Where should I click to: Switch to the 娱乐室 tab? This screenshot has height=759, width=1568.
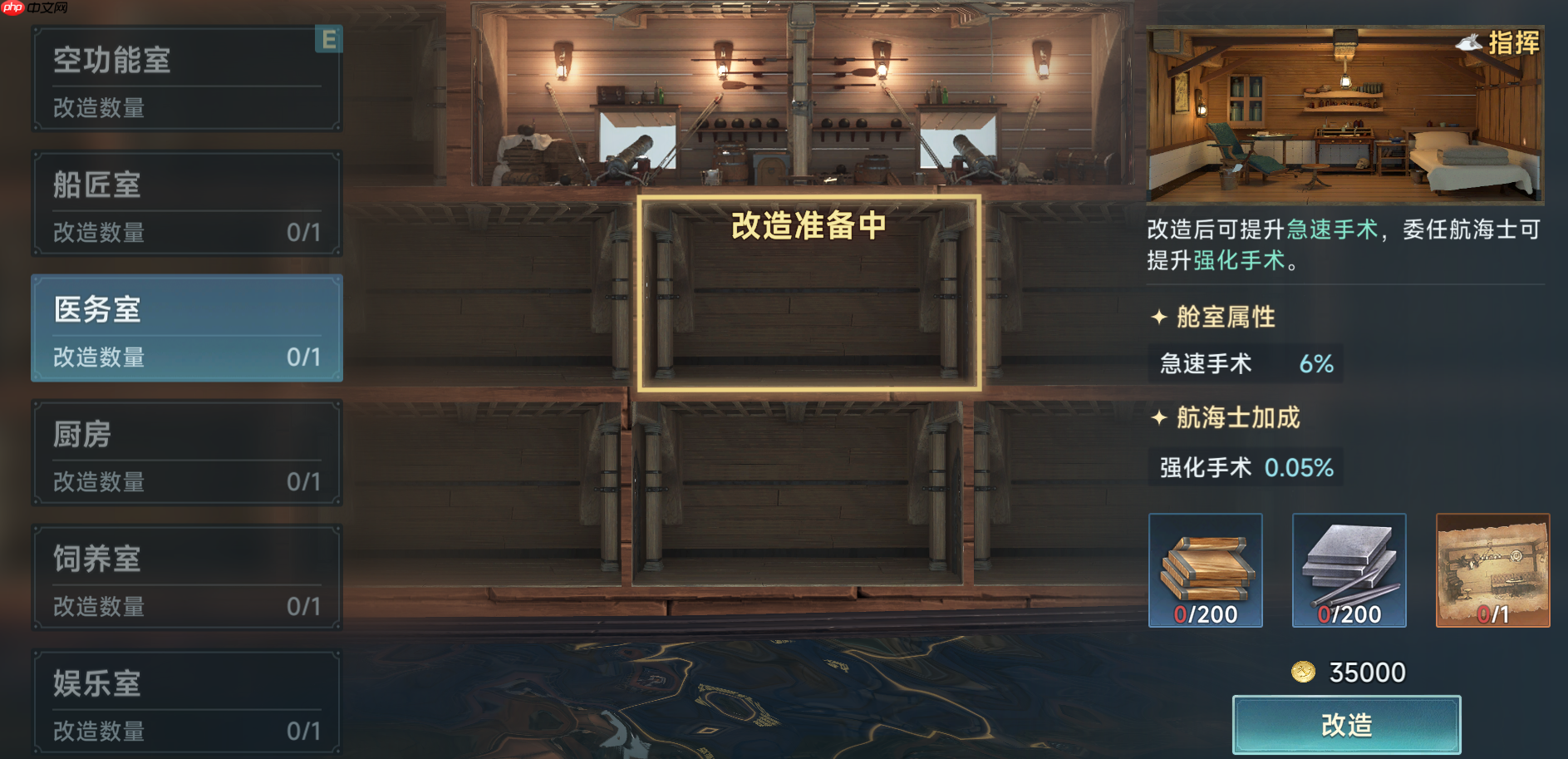[184, 702]
